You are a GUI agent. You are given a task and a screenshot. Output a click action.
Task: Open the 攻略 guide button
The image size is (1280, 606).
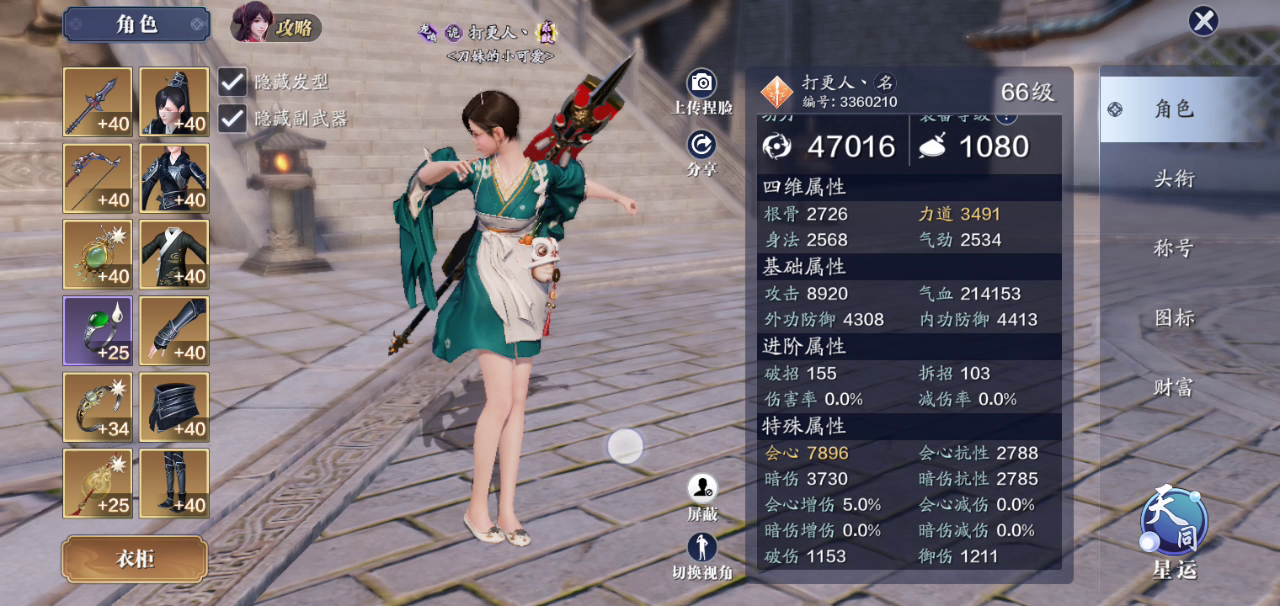point(277,23)
